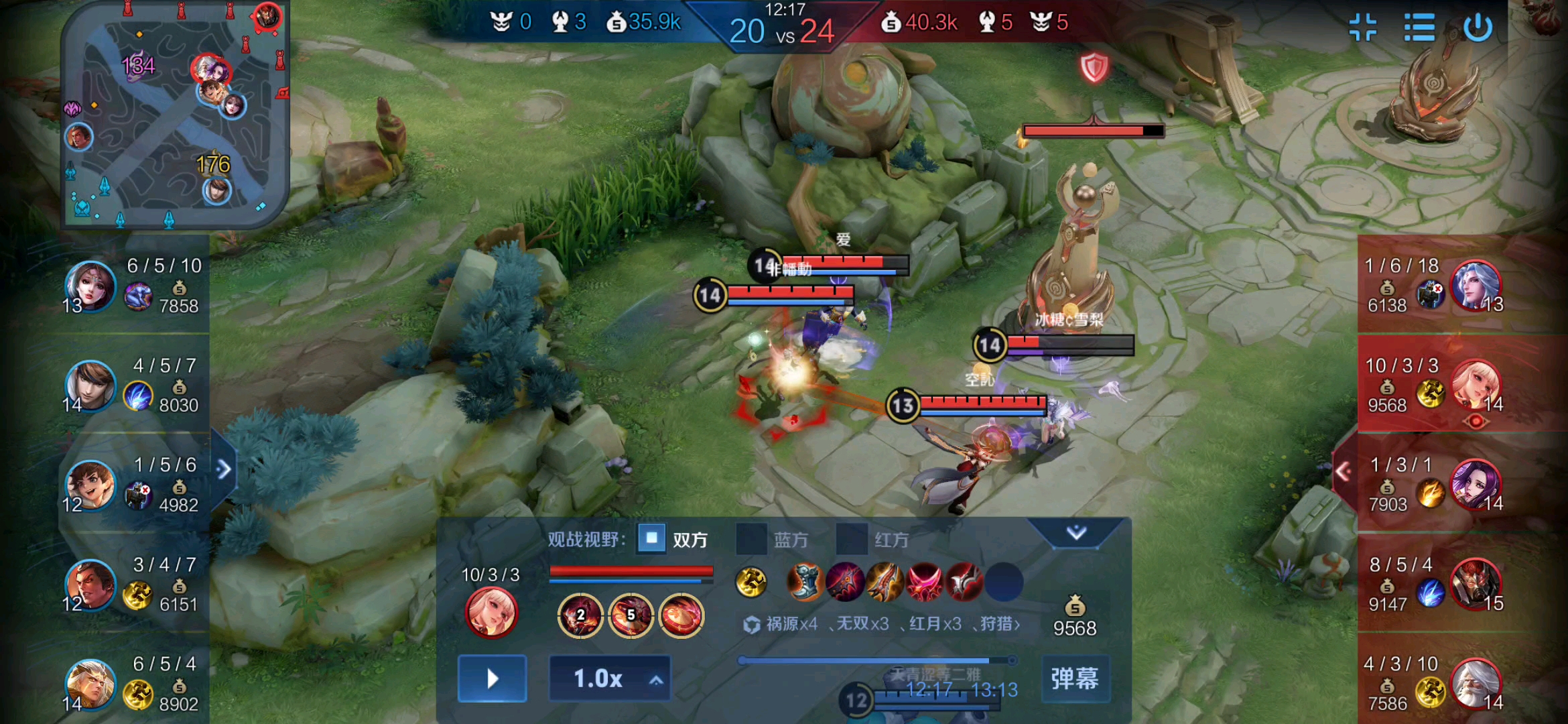Toggle the 弹幕 bullet comments button
The height and width of the screenshot is (724, 1568).
(1075, 678)
